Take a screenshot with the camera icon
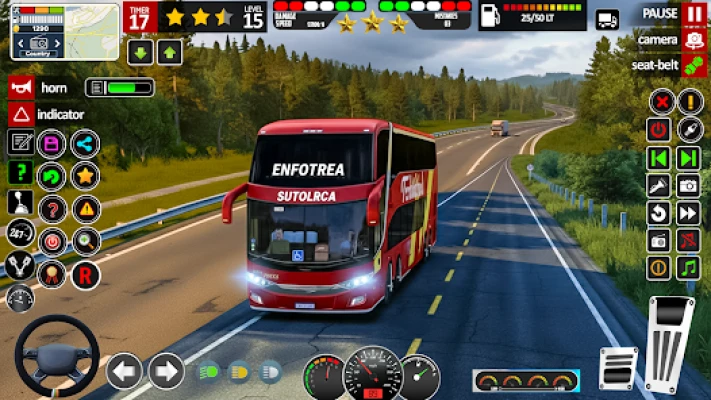 tap(688, 185)
